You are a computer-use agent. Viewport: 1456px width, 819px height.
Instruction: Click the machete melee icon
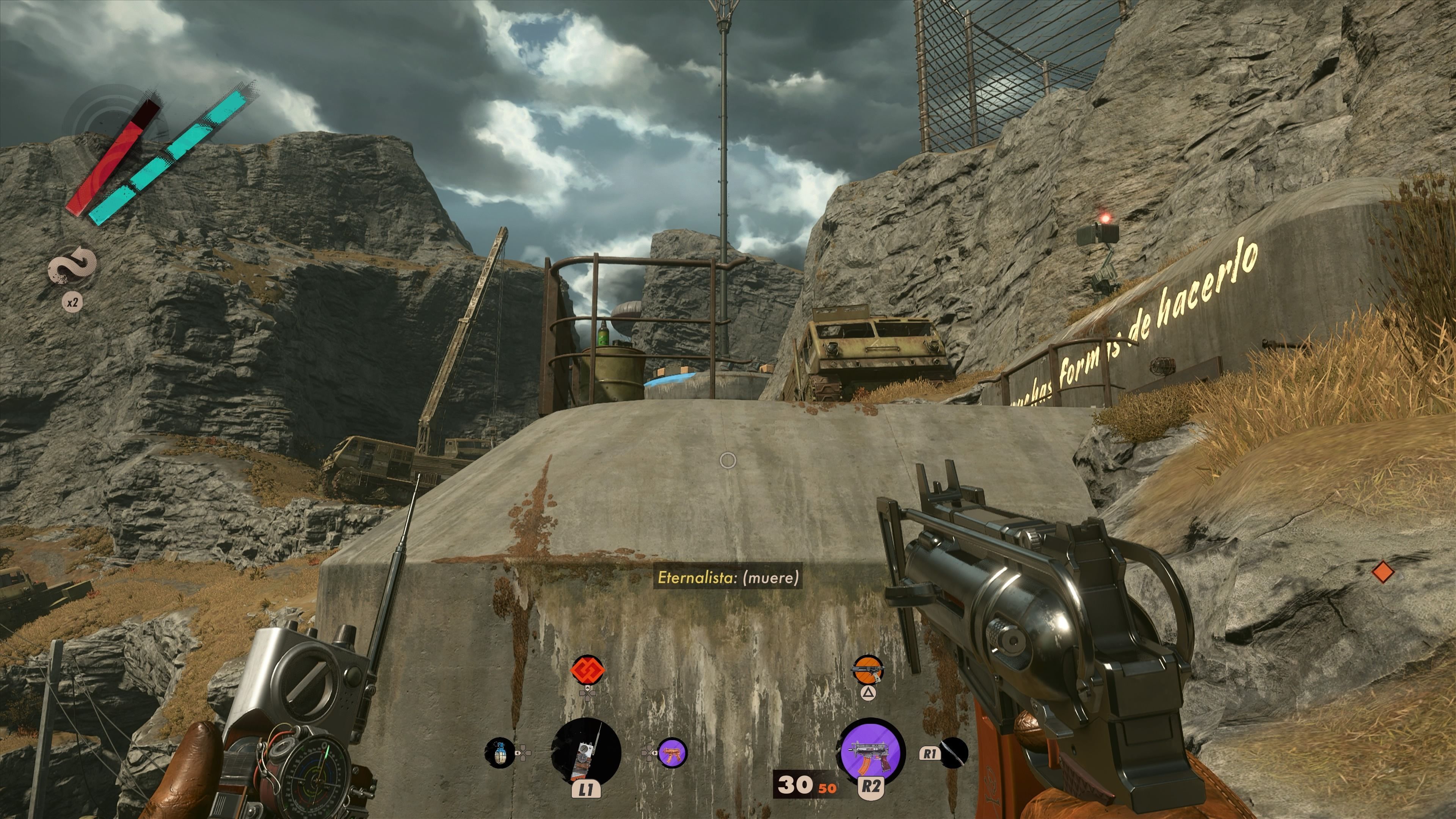pyautogui.click(x=954, y=753)
